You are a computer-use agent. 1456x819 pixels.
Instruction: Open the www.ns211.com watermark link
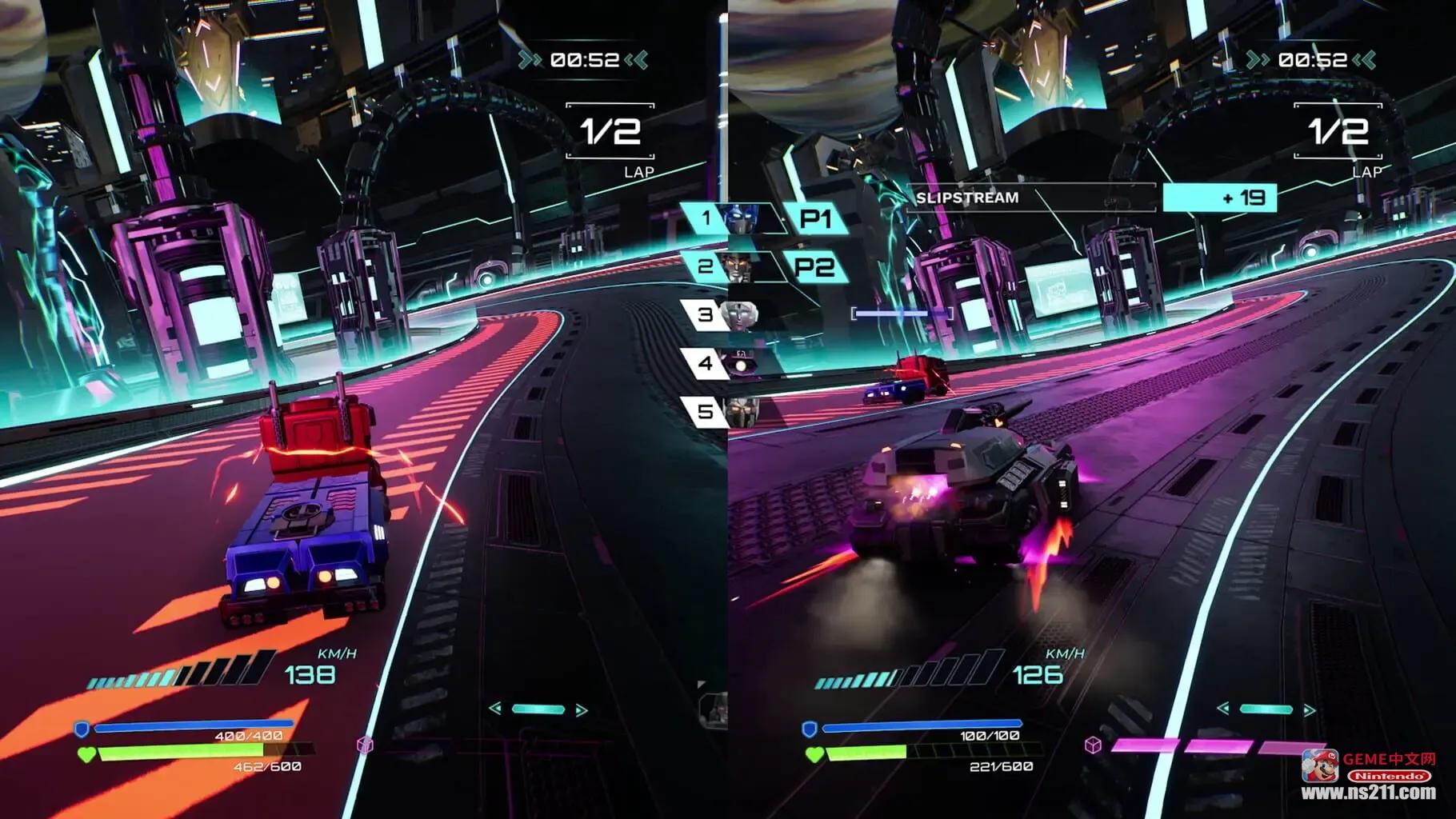(1368, 793)
